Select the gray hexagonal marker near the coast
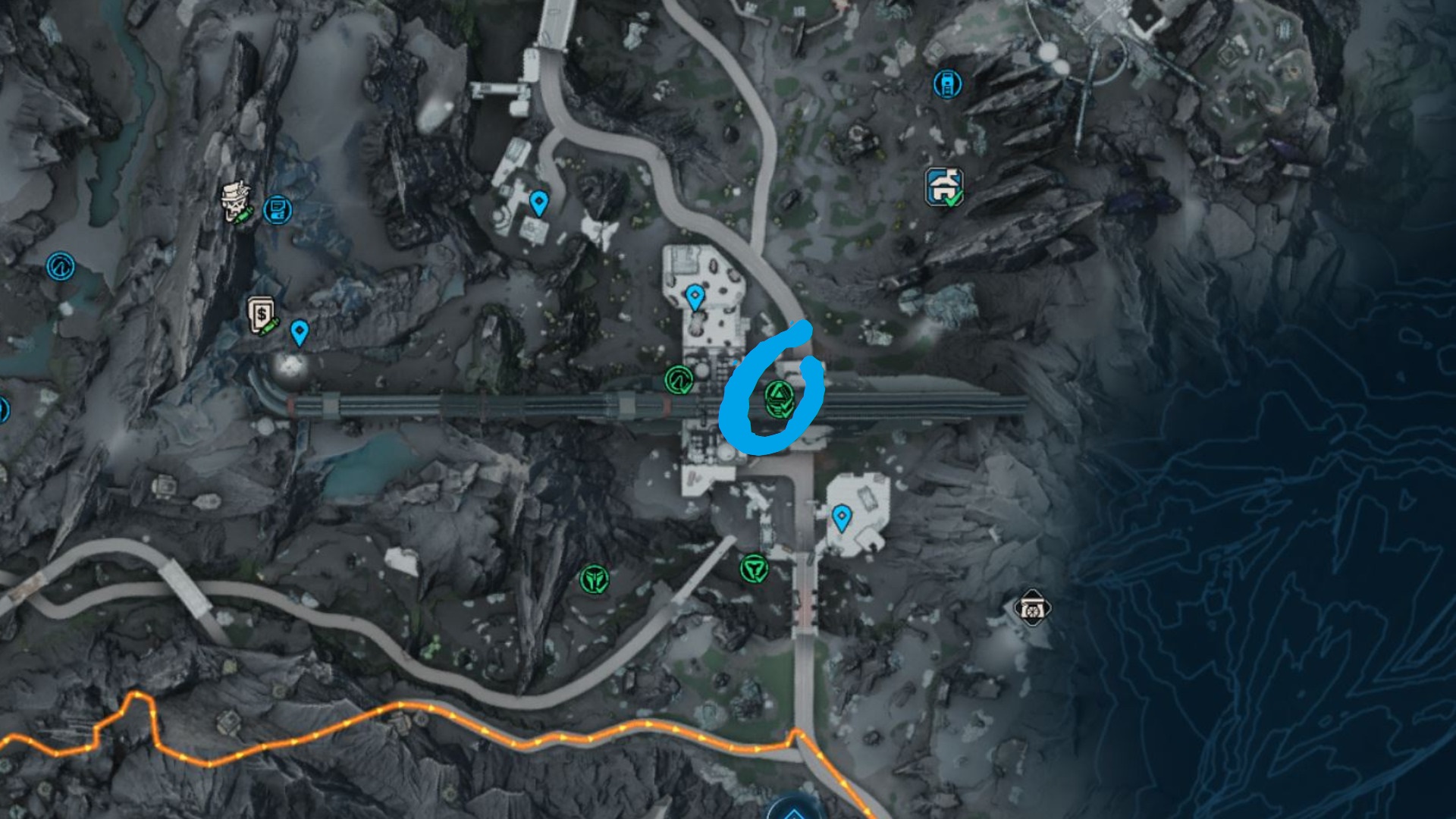Screen dimensions: 1456x819 pos(1032,608)
